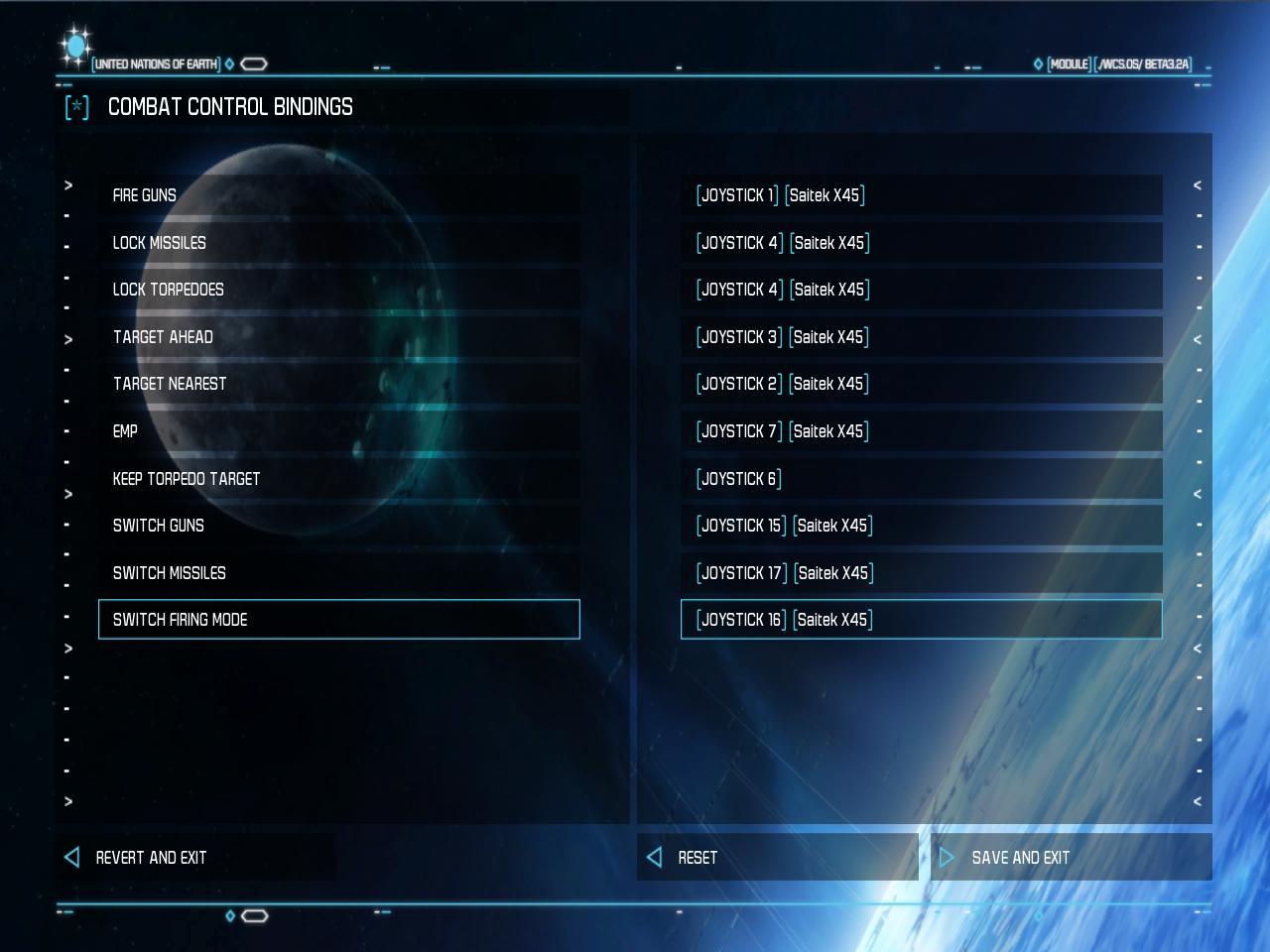
Task: Edit the Joystick 3 Saitek X45 binding
Action: coord(921,337)
